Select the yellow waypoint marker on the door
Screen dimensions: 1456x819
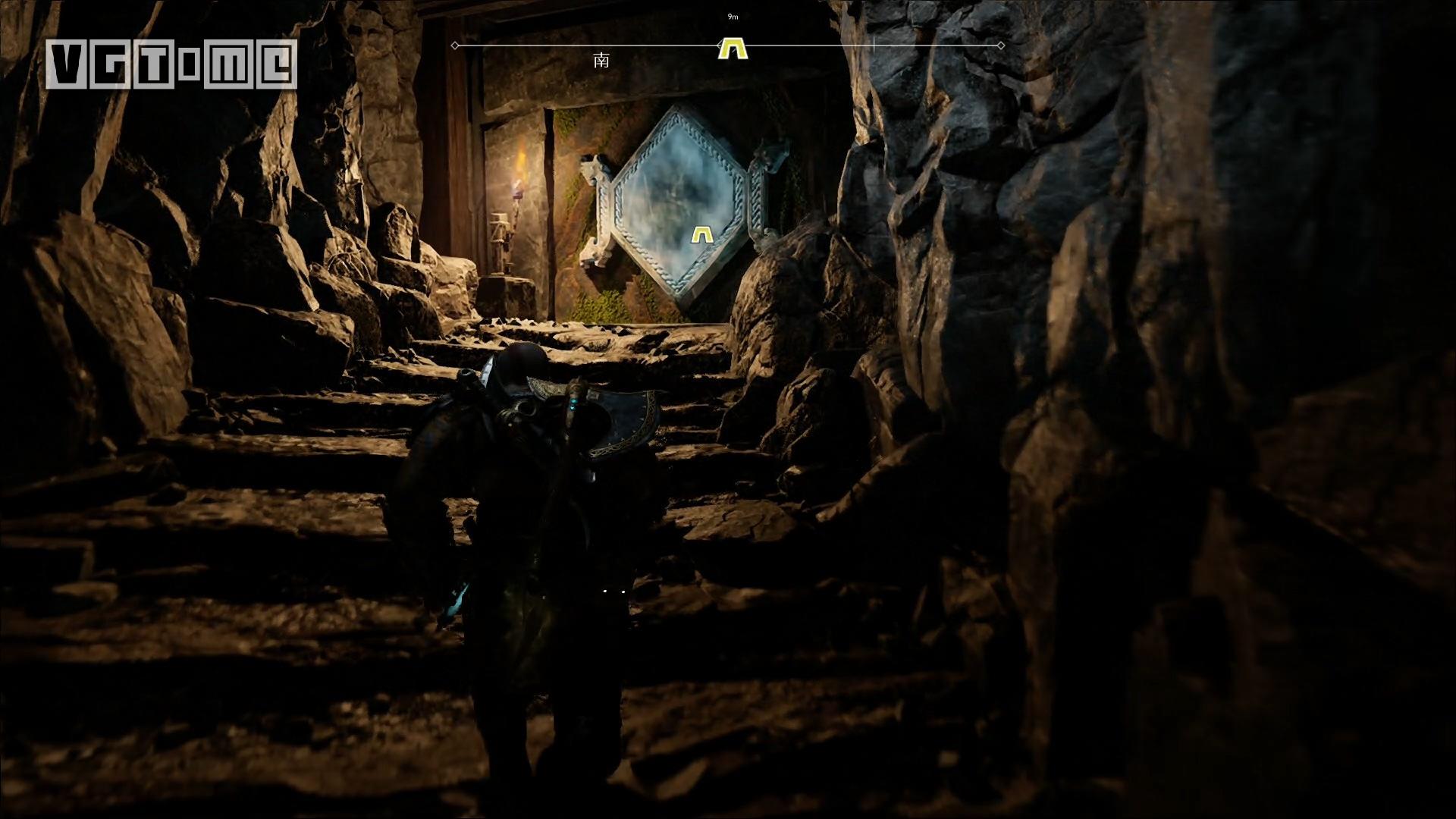click(x=703, y=235)
